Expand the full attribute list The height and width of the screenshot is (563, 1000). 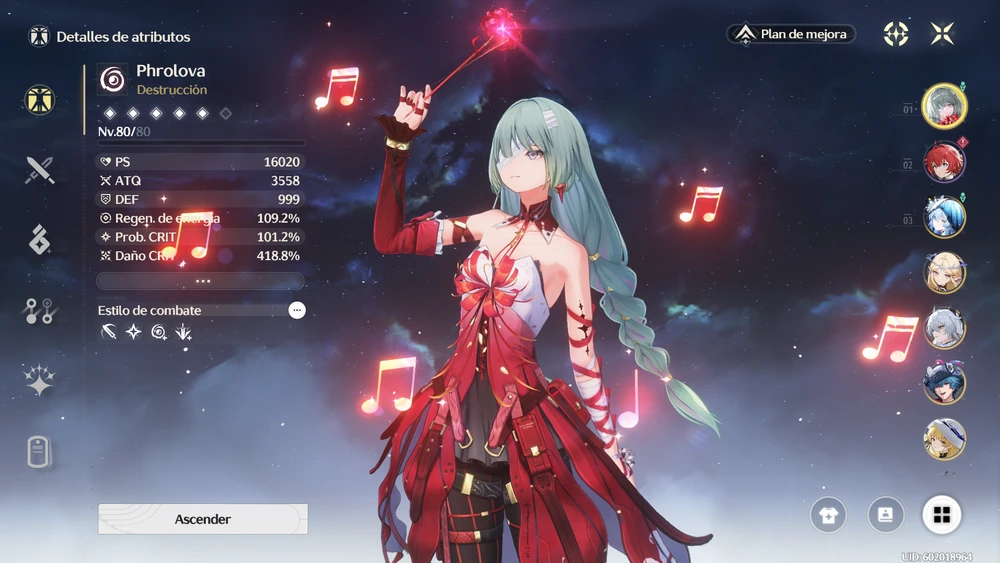click(202, 281)
